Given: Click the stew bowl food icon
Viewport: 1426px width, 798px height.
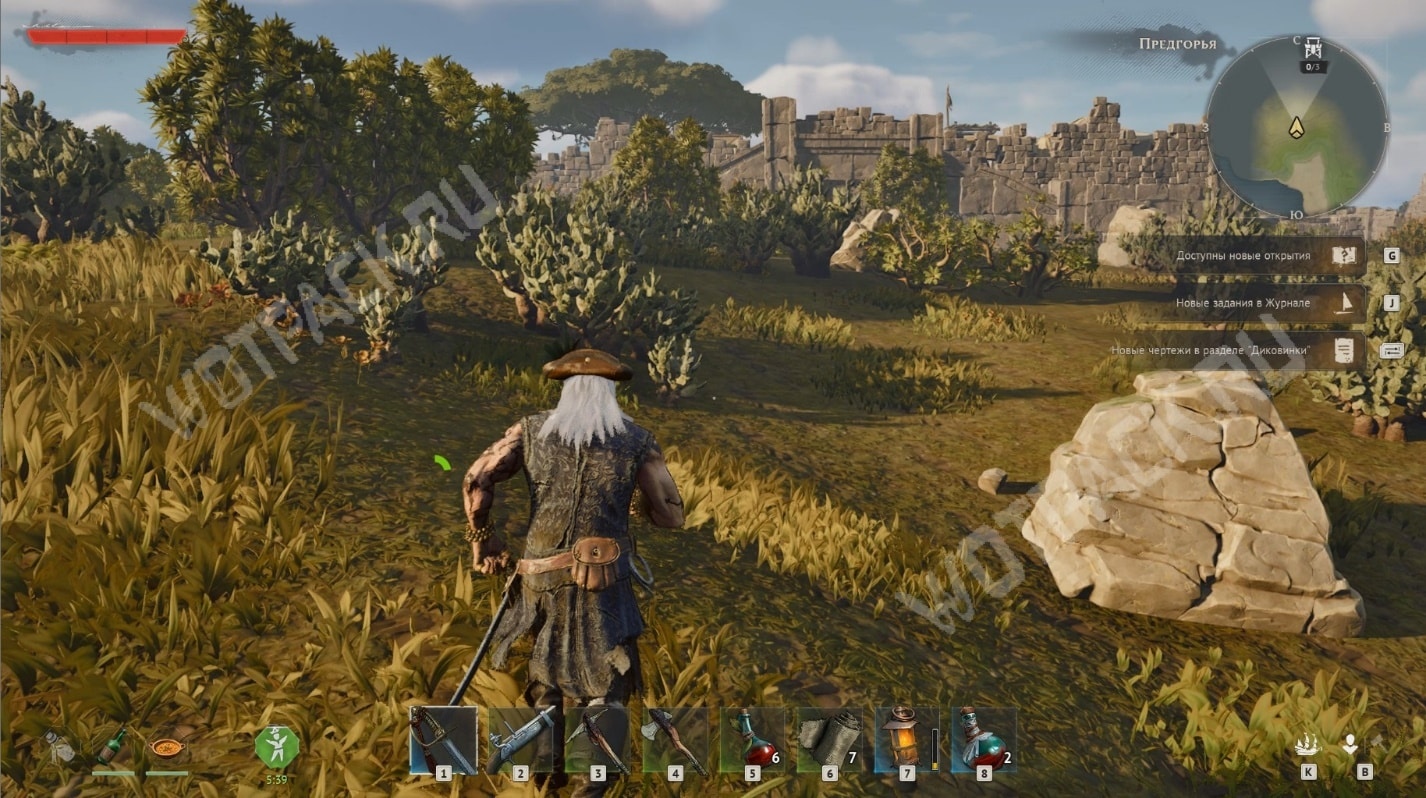Looking at the screenshot, I should [x=165, y=747].
